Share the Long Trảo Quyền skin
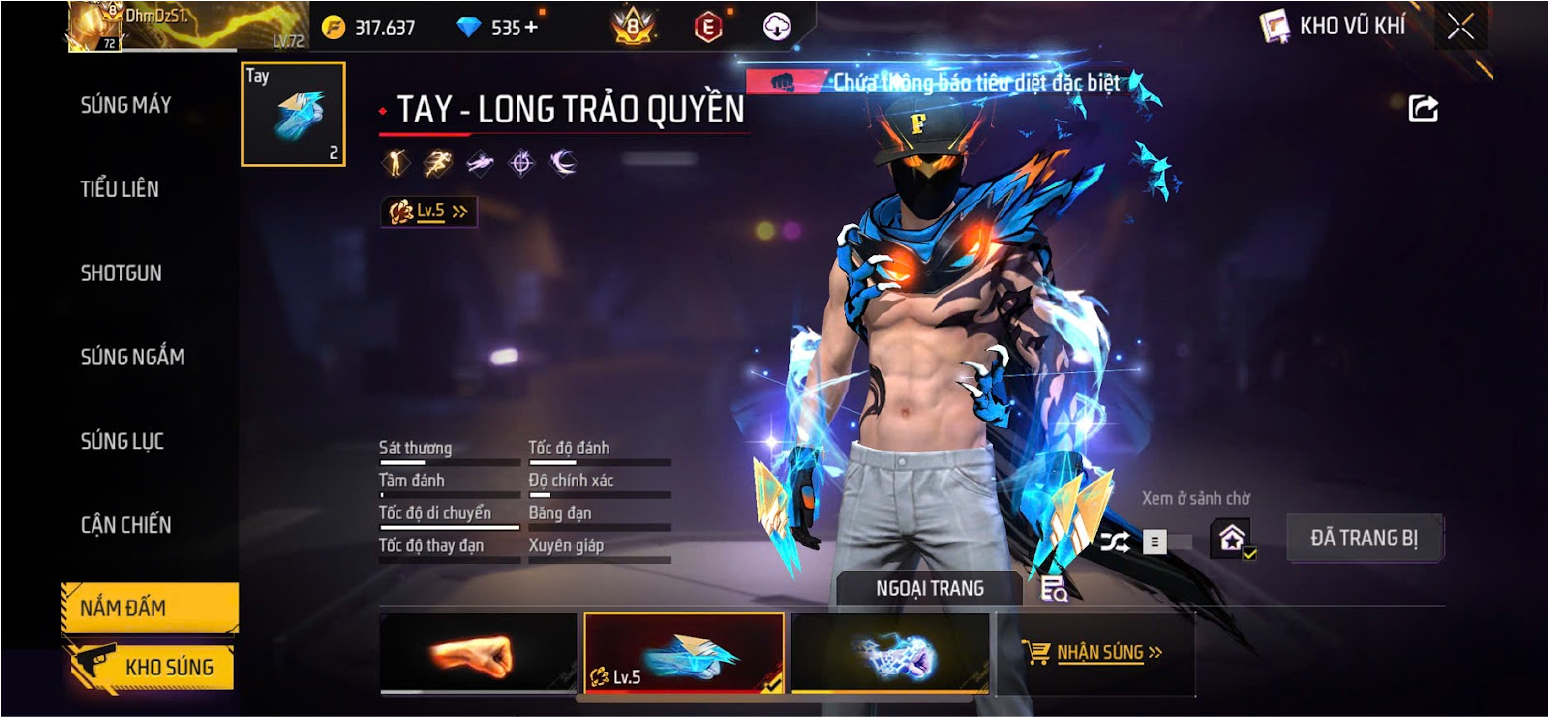The width and height of the screenshot is (1548, 717). pyautogui.click(x=1423, y=108)
